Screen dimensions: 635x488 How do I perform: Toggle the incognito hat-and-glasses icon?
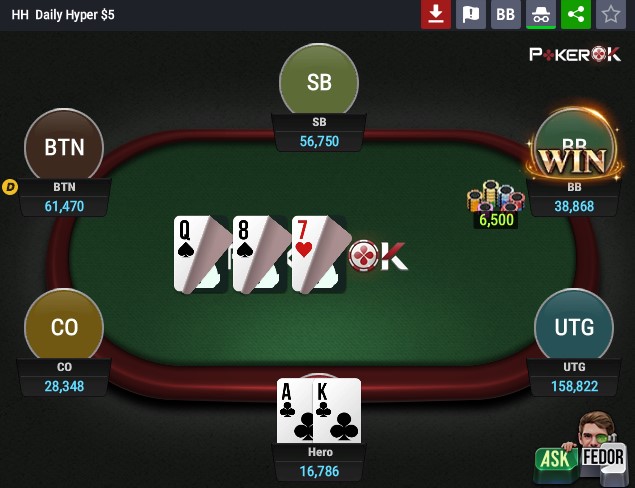tap(540, 14)
